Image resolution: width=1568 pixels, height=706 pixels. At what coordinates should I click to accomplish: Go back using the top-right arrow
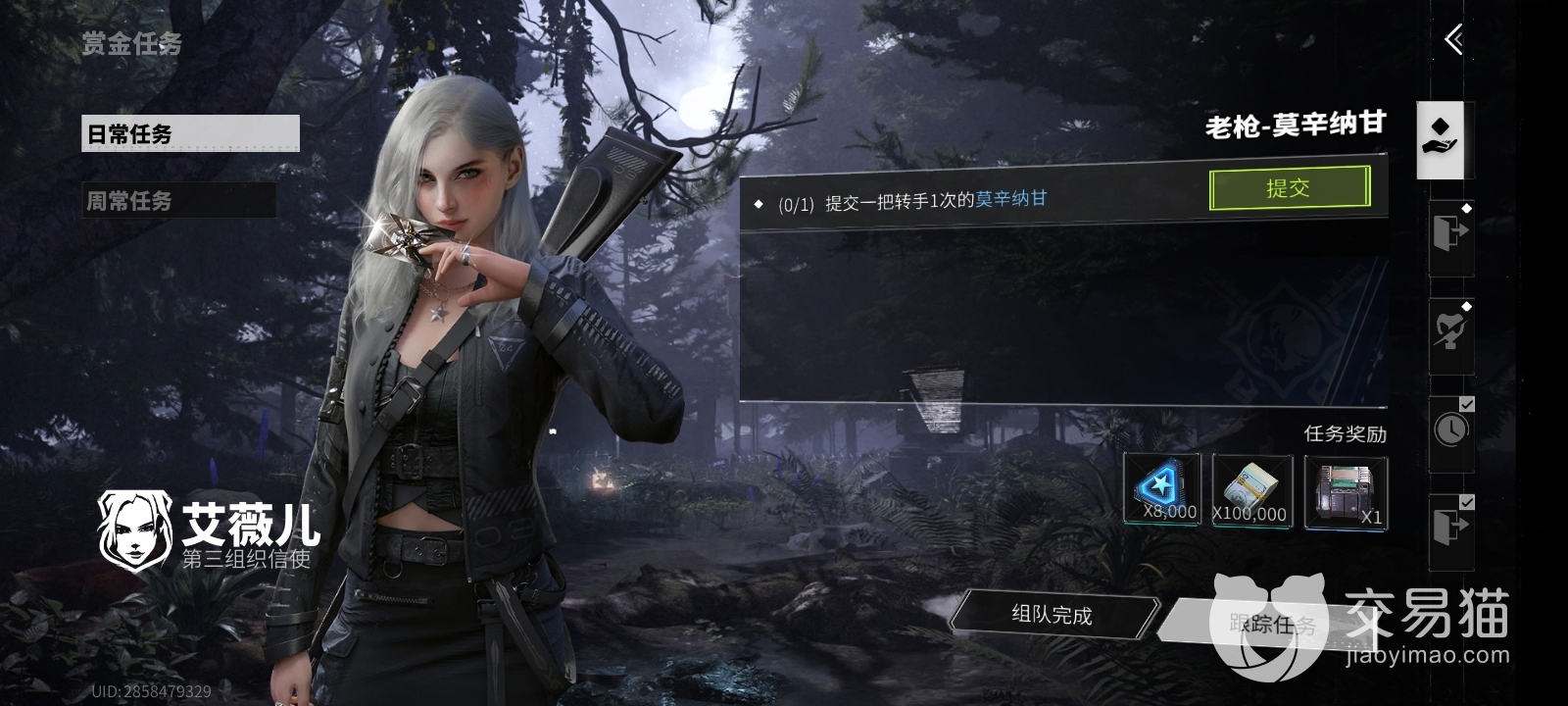(1453, 40)
